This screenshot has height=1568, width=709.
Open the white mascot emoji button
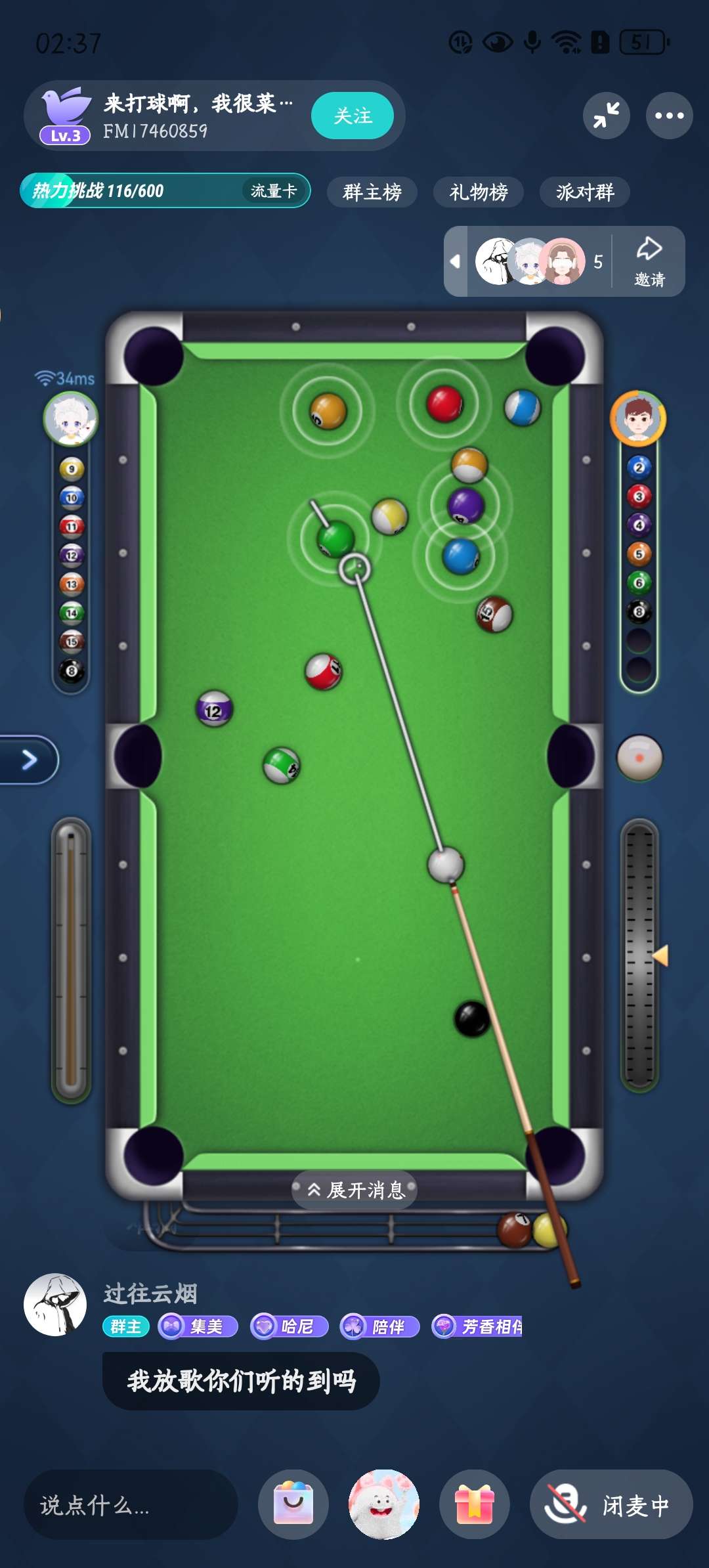[x=383, y=1504]
